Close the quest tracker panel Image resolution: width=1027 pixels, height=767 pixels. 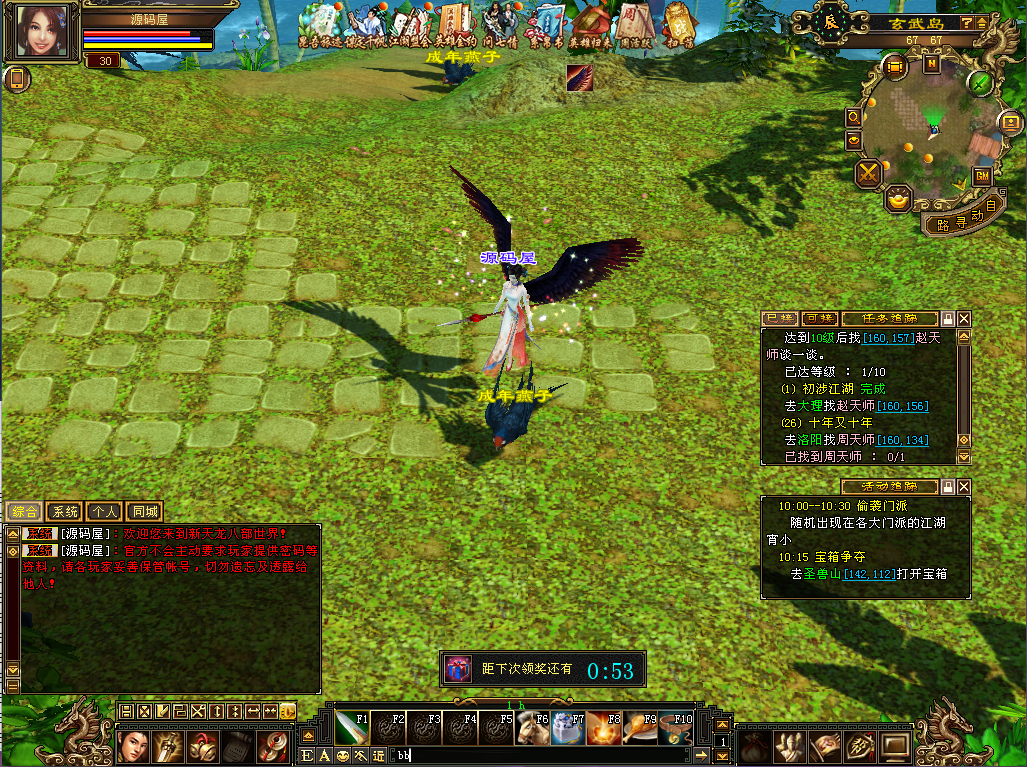(x=964, y=318)
